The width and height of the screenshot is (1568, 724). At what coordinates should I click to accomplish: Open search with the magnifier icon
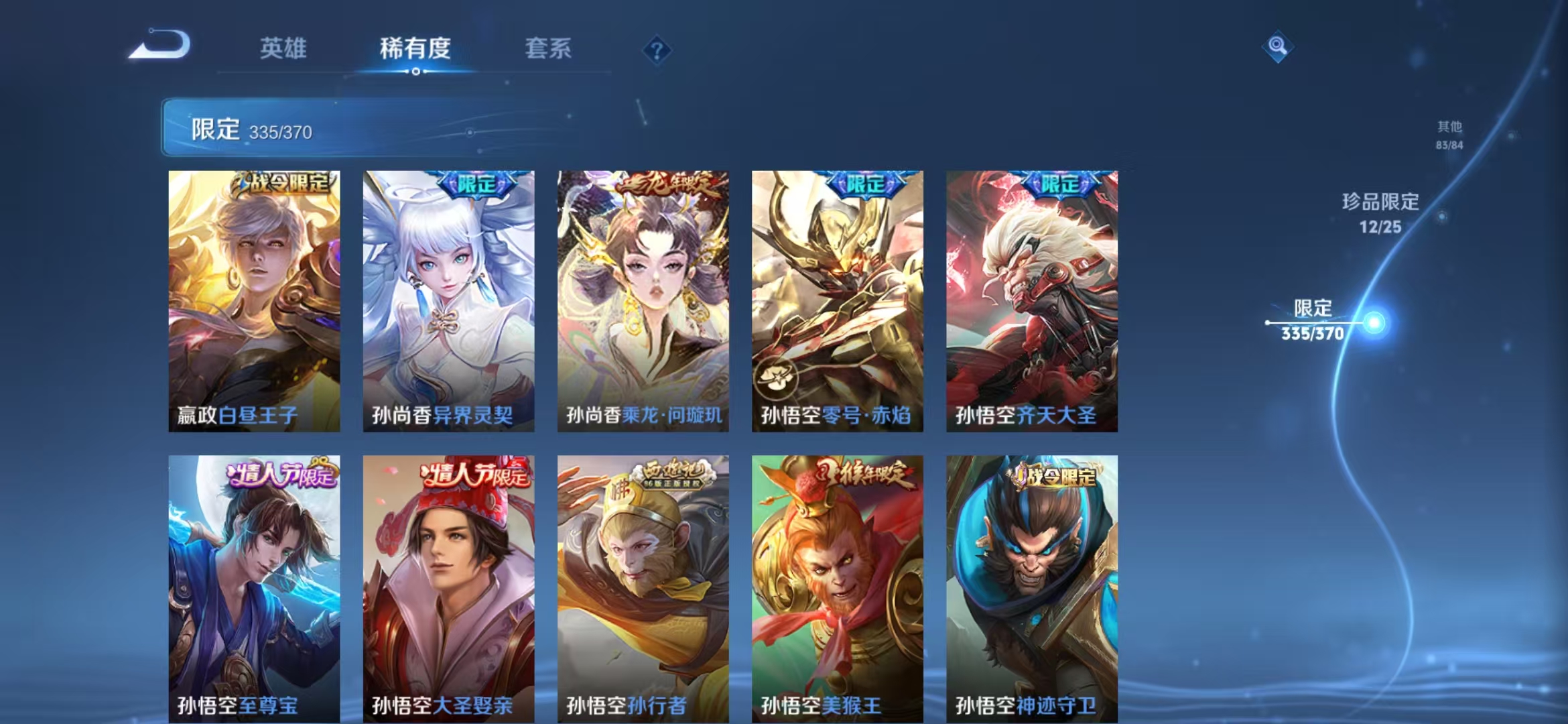(1278, 46)
